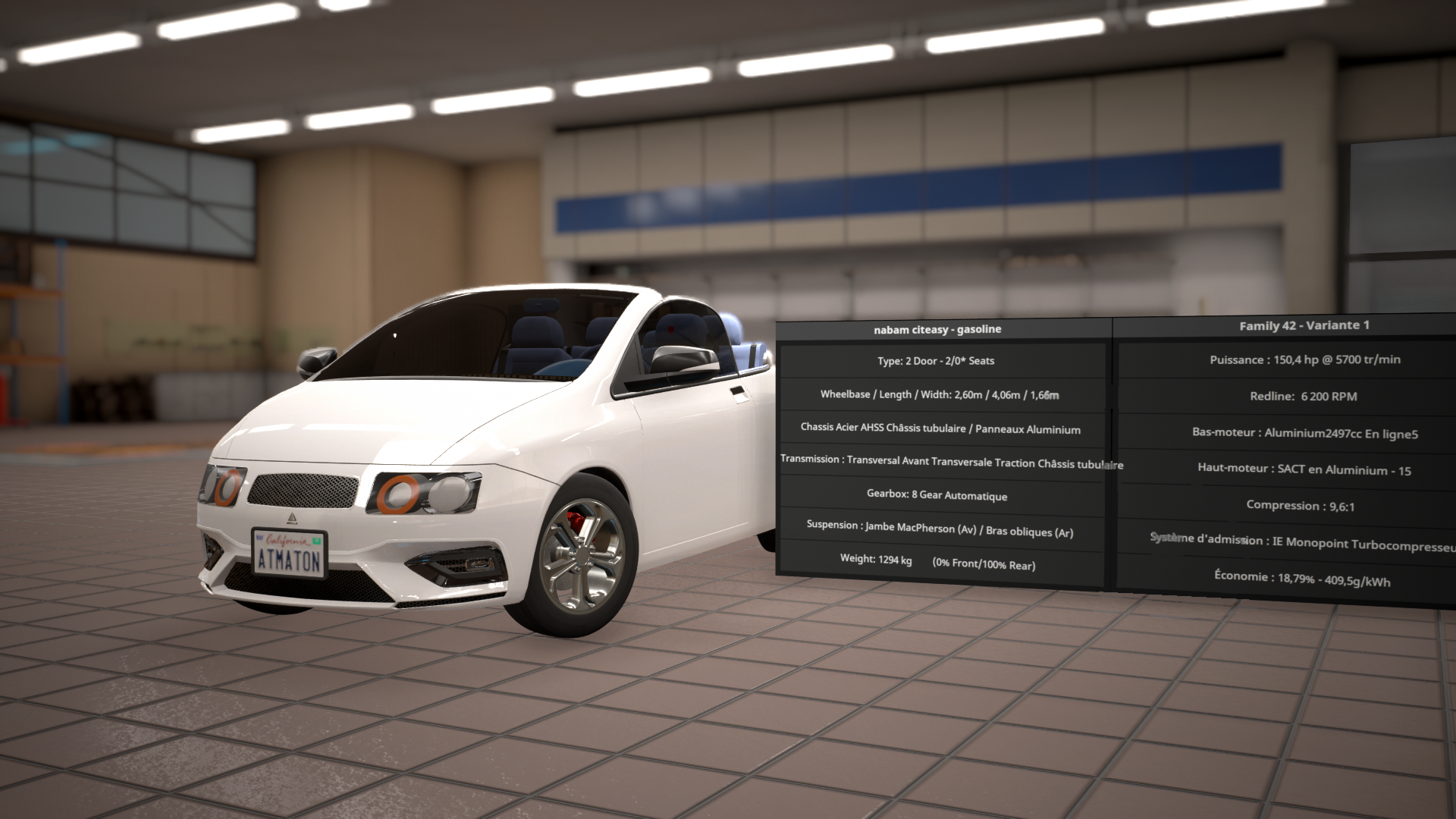Open the Wheelbase / Length / Width specification row
This screenshot has height=819, width=1456.
pos(939,395)
